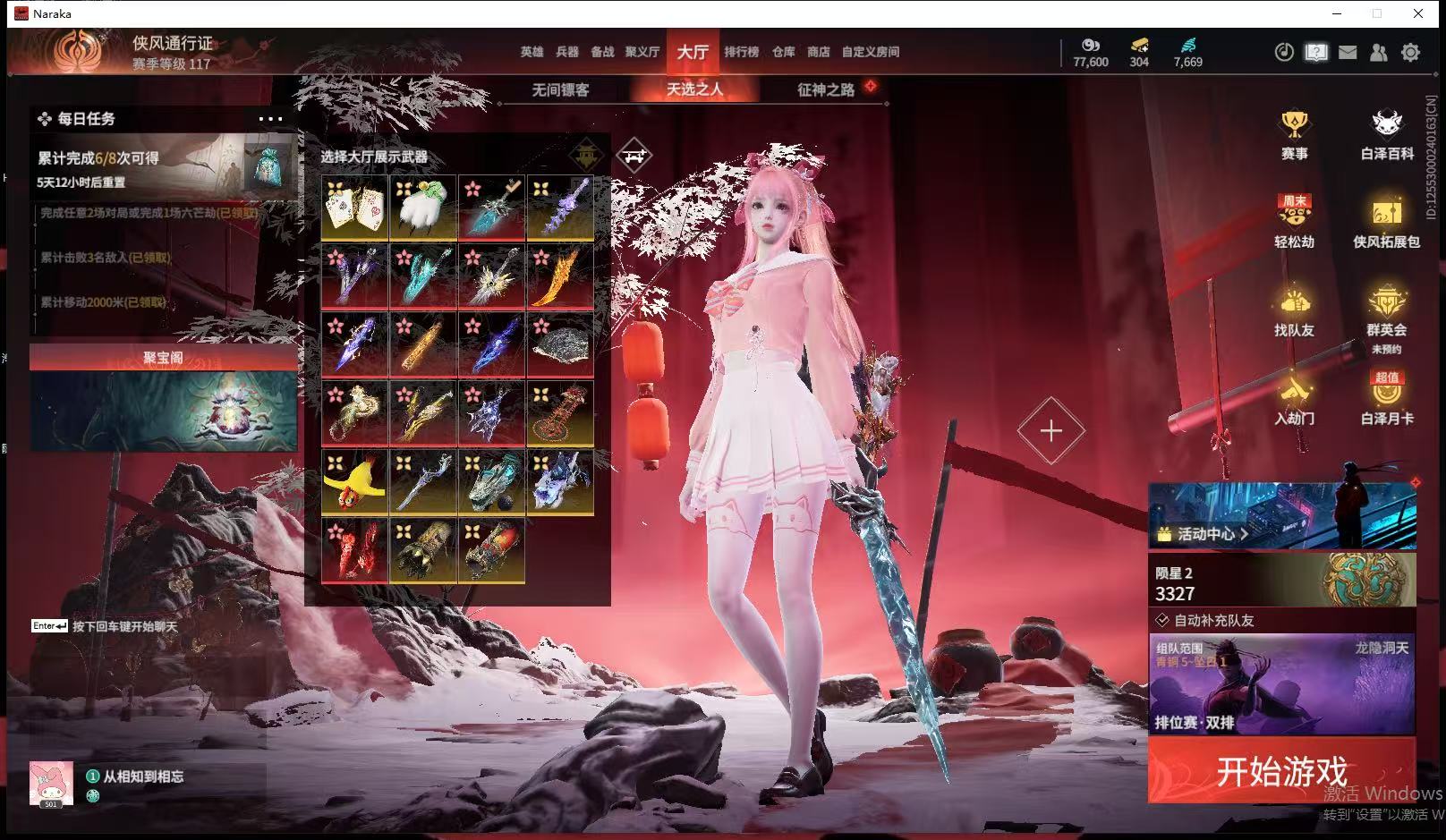
Task: Open the game settings gear
Action: pos(1410,53)
